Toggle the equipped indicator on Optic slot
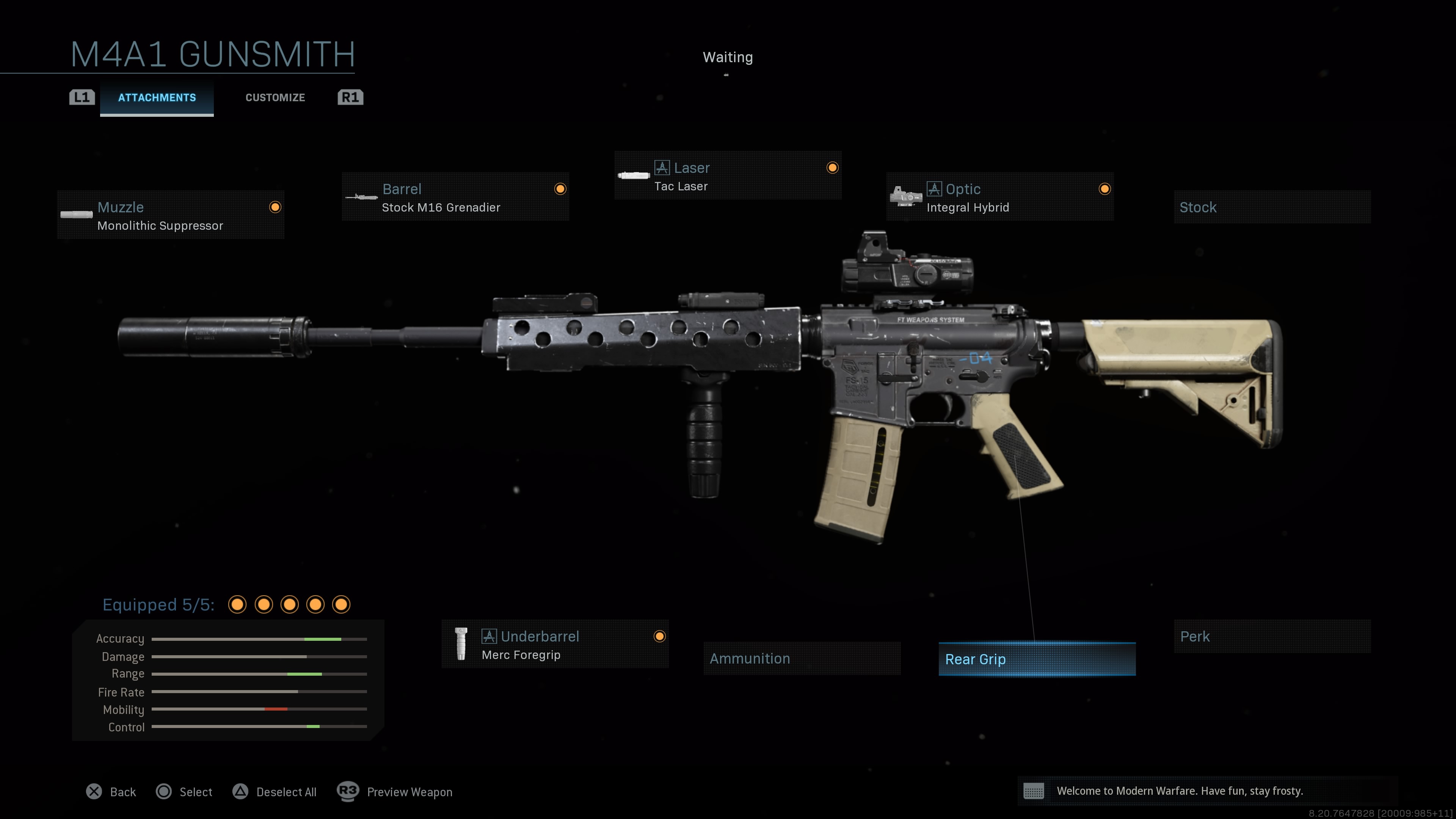This screenshot has height=819, width=1456. click(1105, 189)
